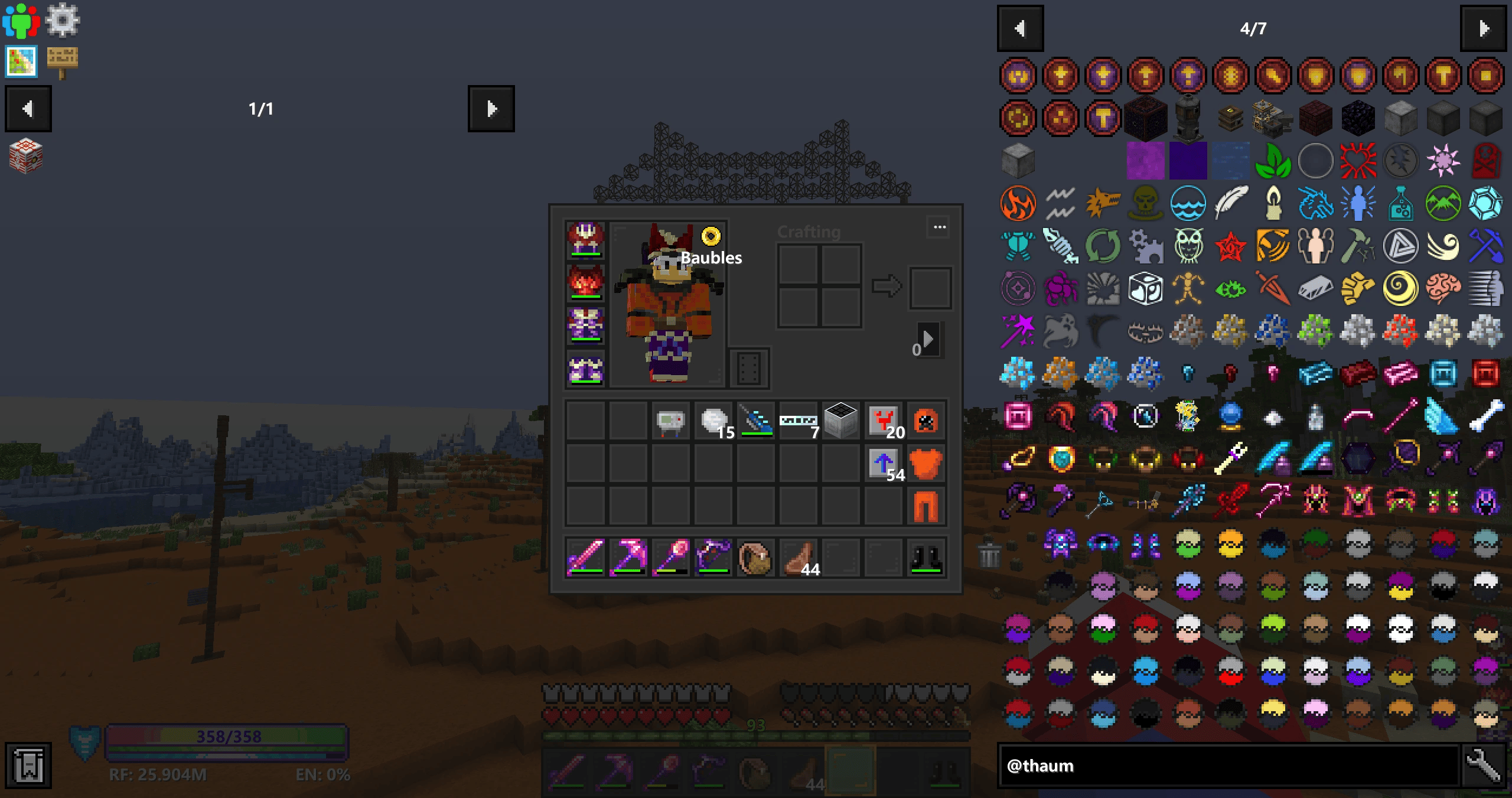Open the settings gear icon

coord(62,19)
